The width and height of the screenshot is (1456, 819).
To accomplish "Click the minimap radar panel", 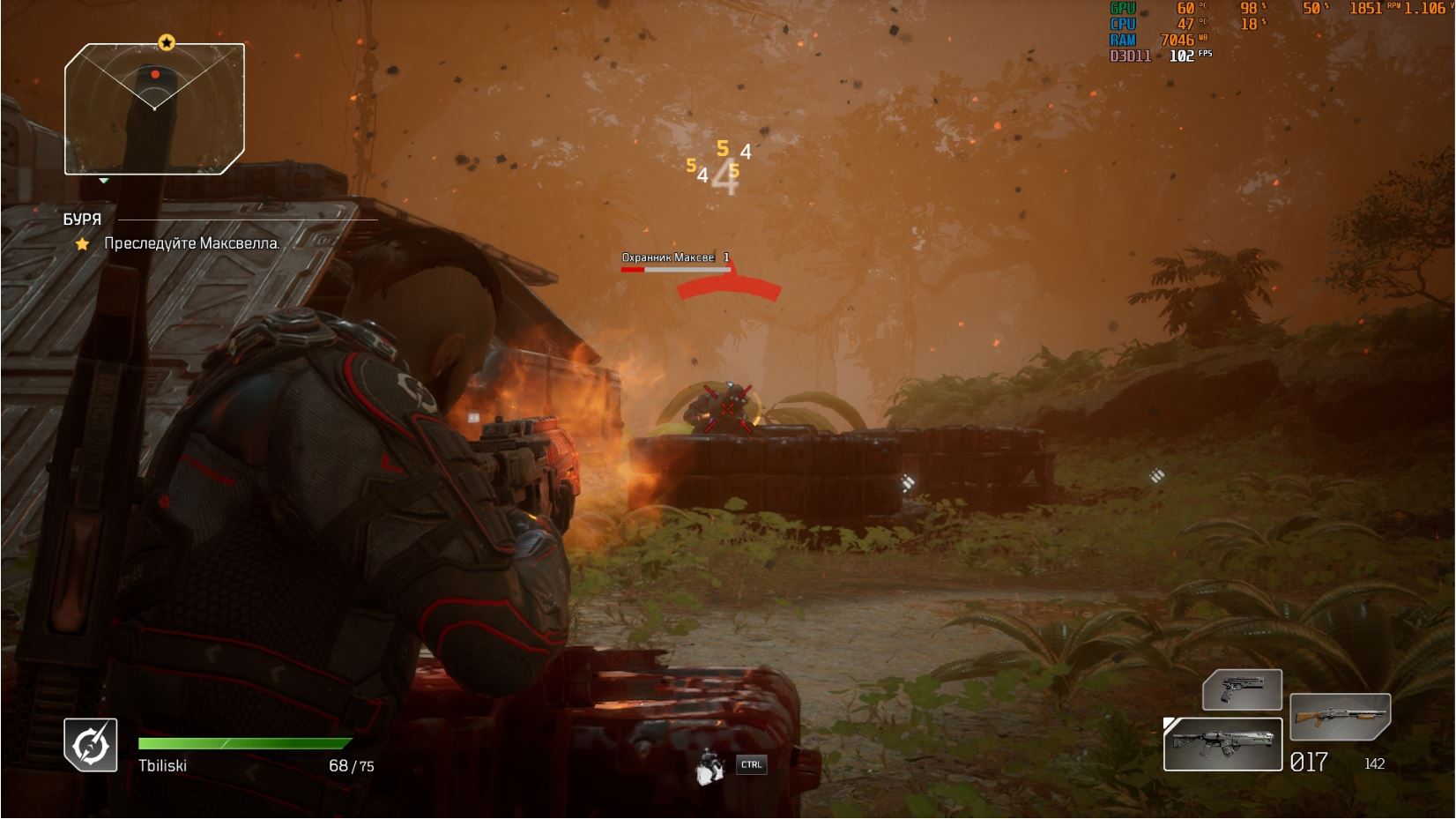I will coord(154,108).
